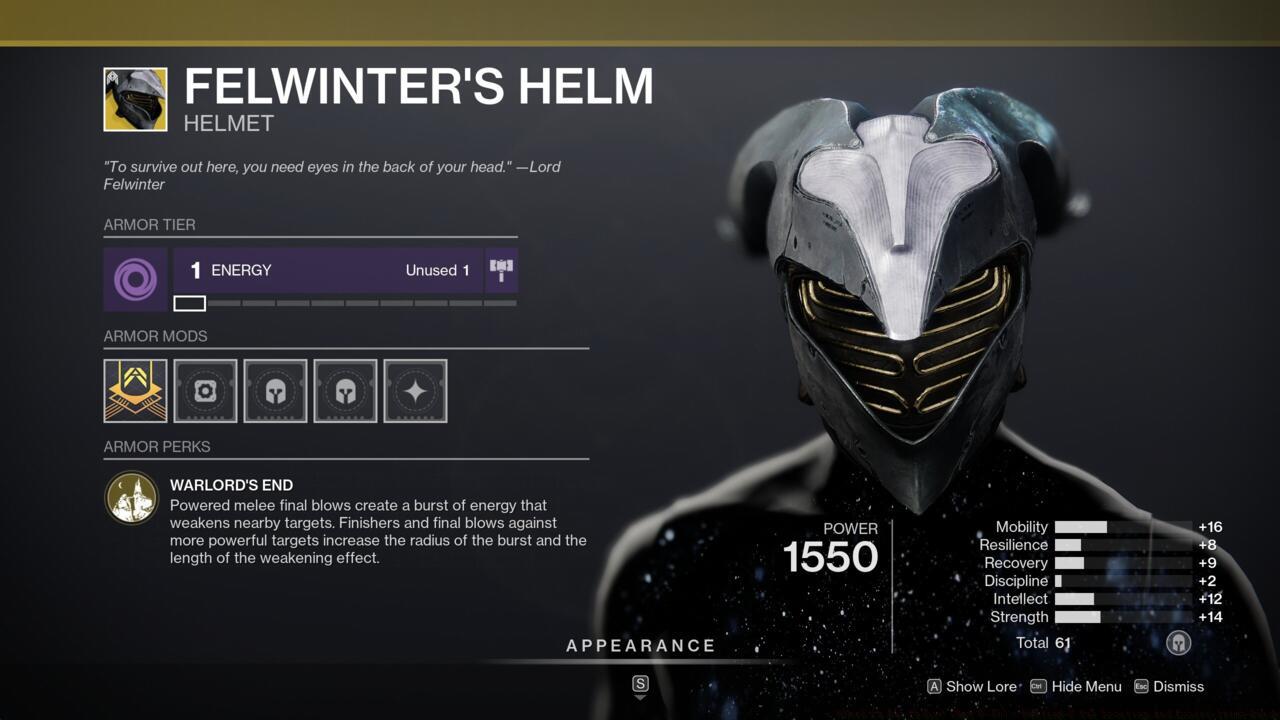
Task: Inspect the Warlord's End perk icon
Action: pyautogui.click(x=131, y=497)
